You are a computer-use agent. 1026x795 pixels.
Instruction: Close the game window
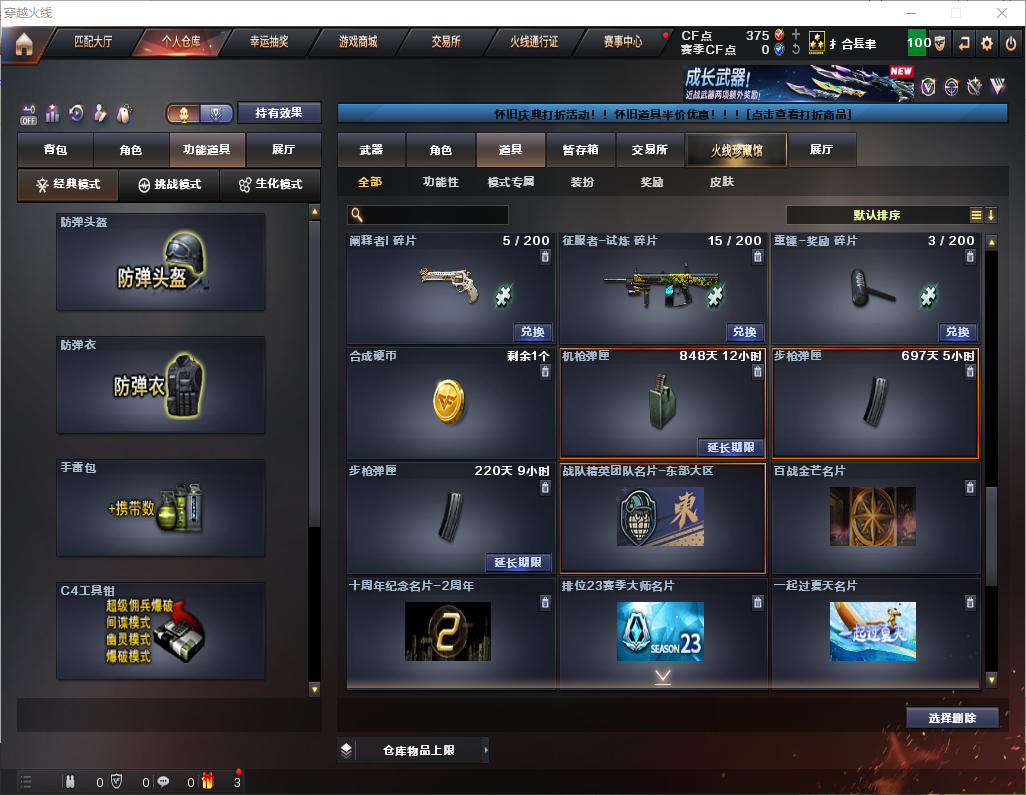(1002, 13)
